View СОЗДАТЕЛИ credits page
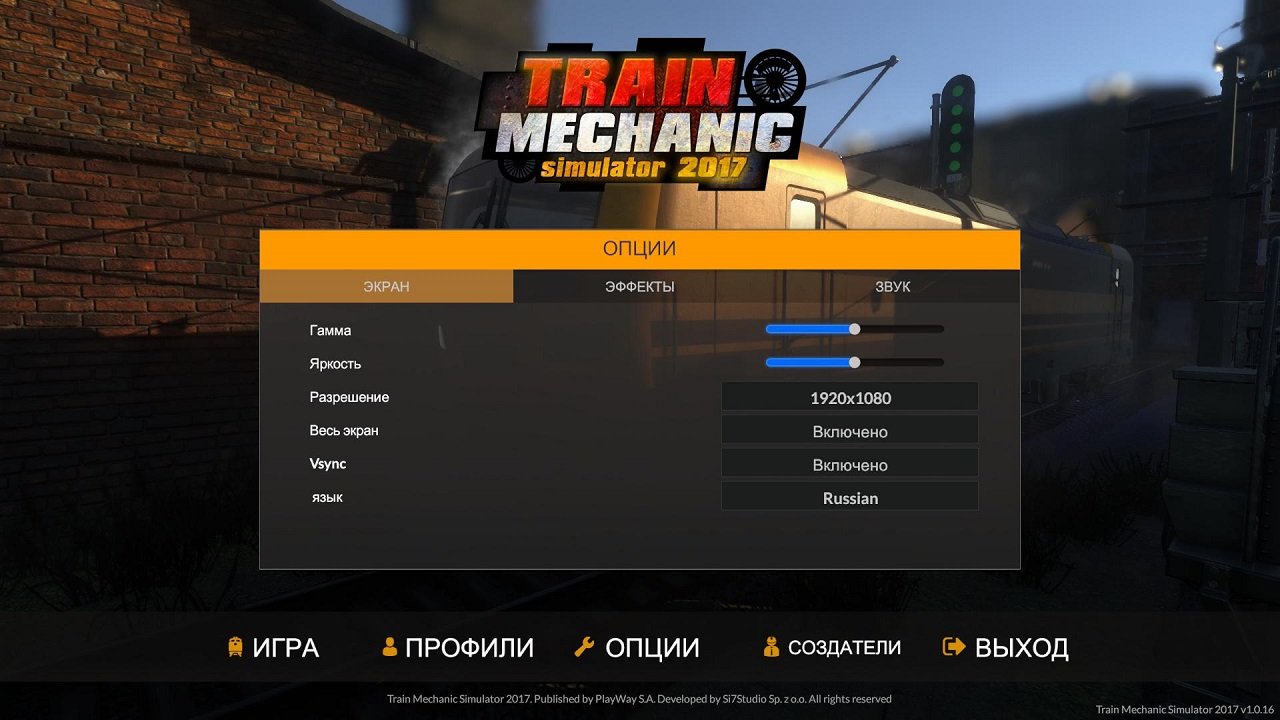Screen dimensions: 1280x720 click(843, 647)
